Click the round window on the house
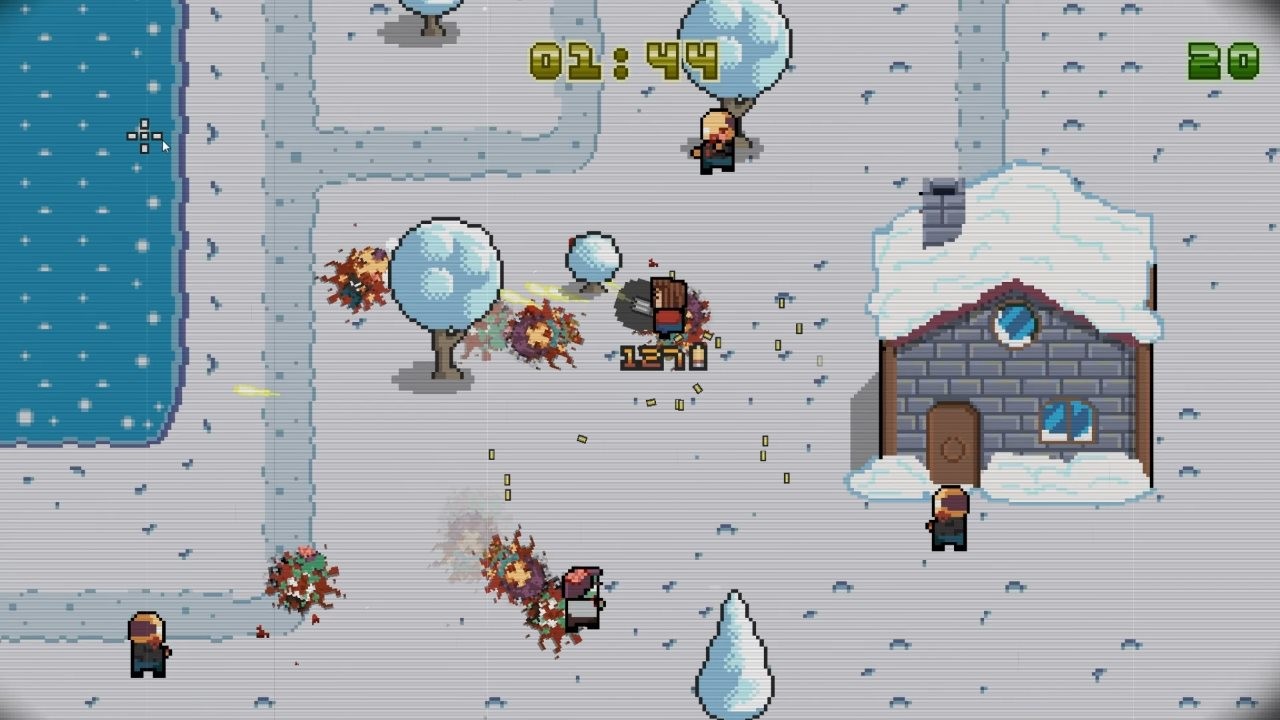Image resolution: width=1280 pixels, height=720 pixels. point(1016,322)
